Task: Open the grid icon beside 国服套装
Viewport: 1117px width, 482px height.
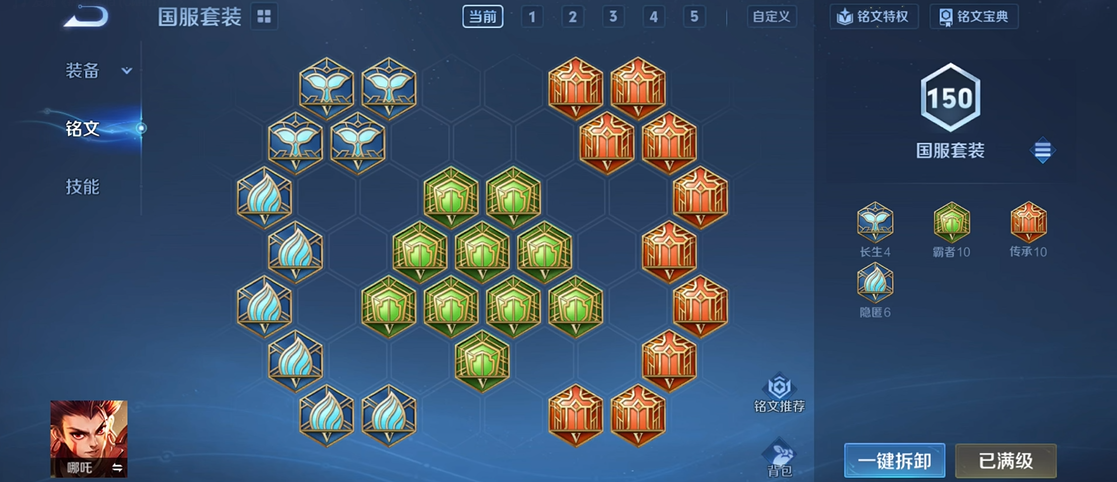Action: tap(264, 17)
